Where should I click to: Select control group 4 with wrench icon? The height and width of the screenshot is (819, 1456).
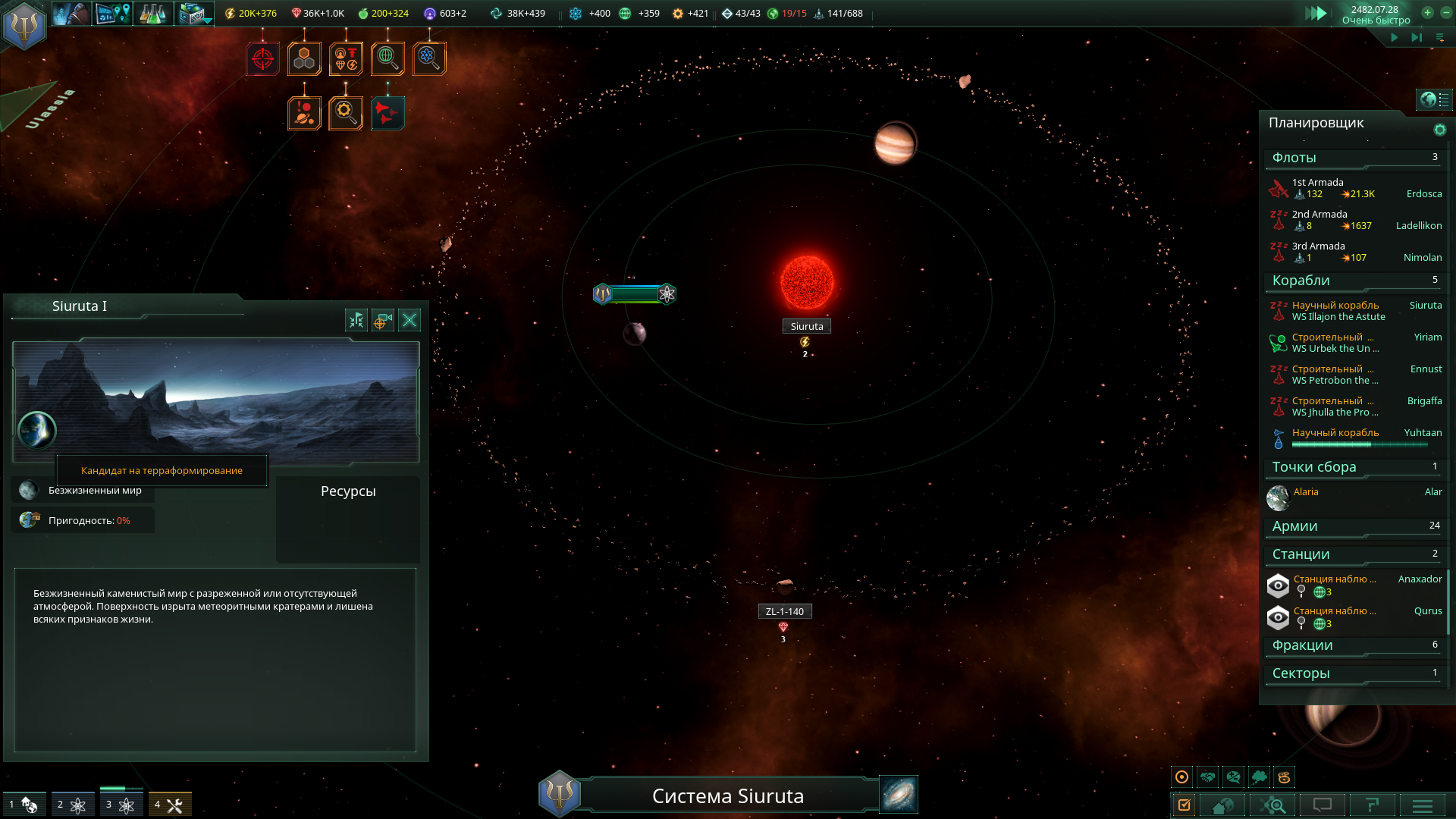170,805
